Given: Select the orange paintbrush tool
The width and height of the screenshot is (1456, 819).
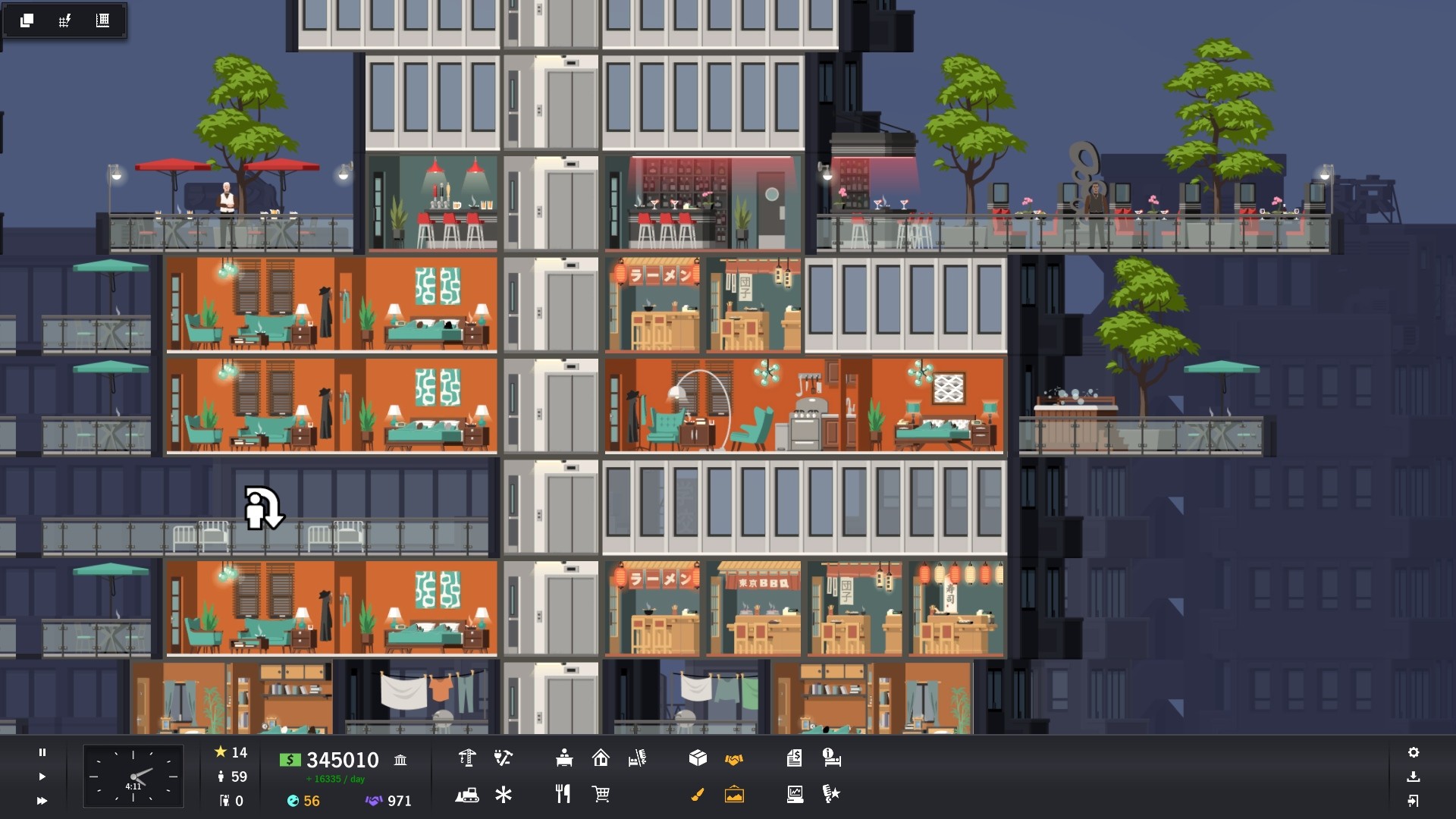Looking at the screenshot, I should tap(698, 795).
